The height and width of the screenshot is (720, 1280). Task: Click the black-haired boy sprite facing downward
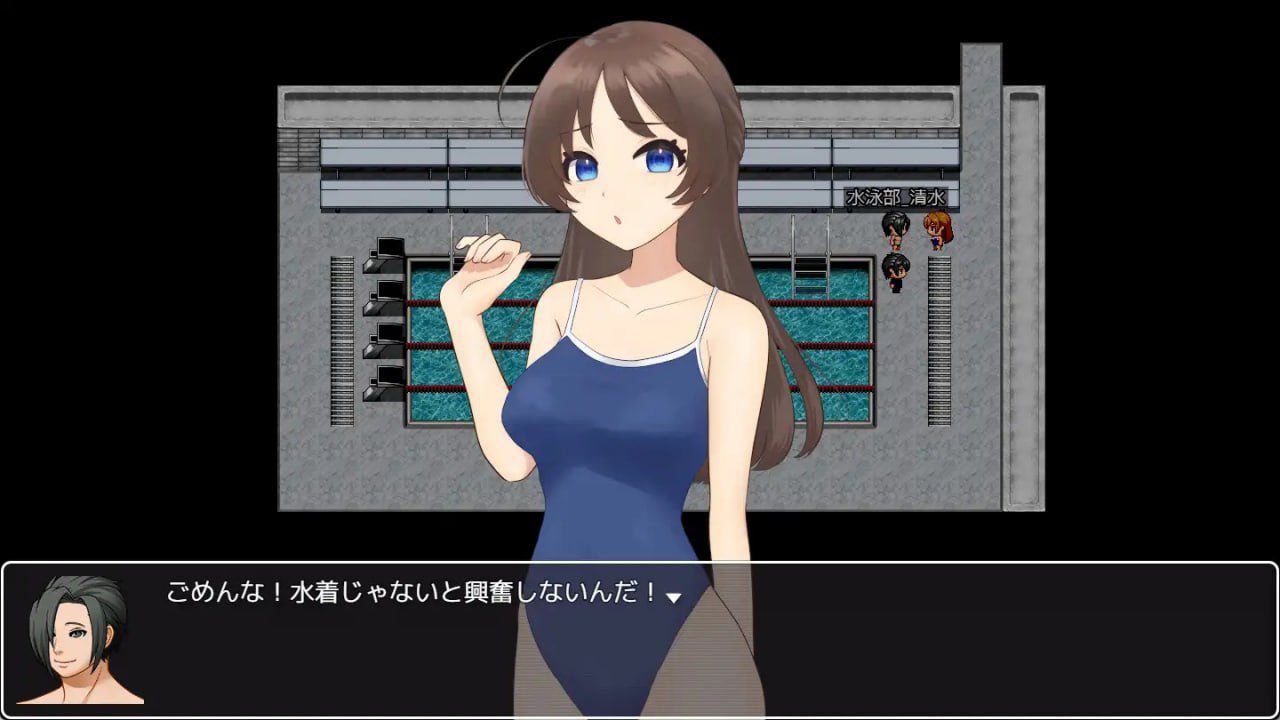pos(893,270)
